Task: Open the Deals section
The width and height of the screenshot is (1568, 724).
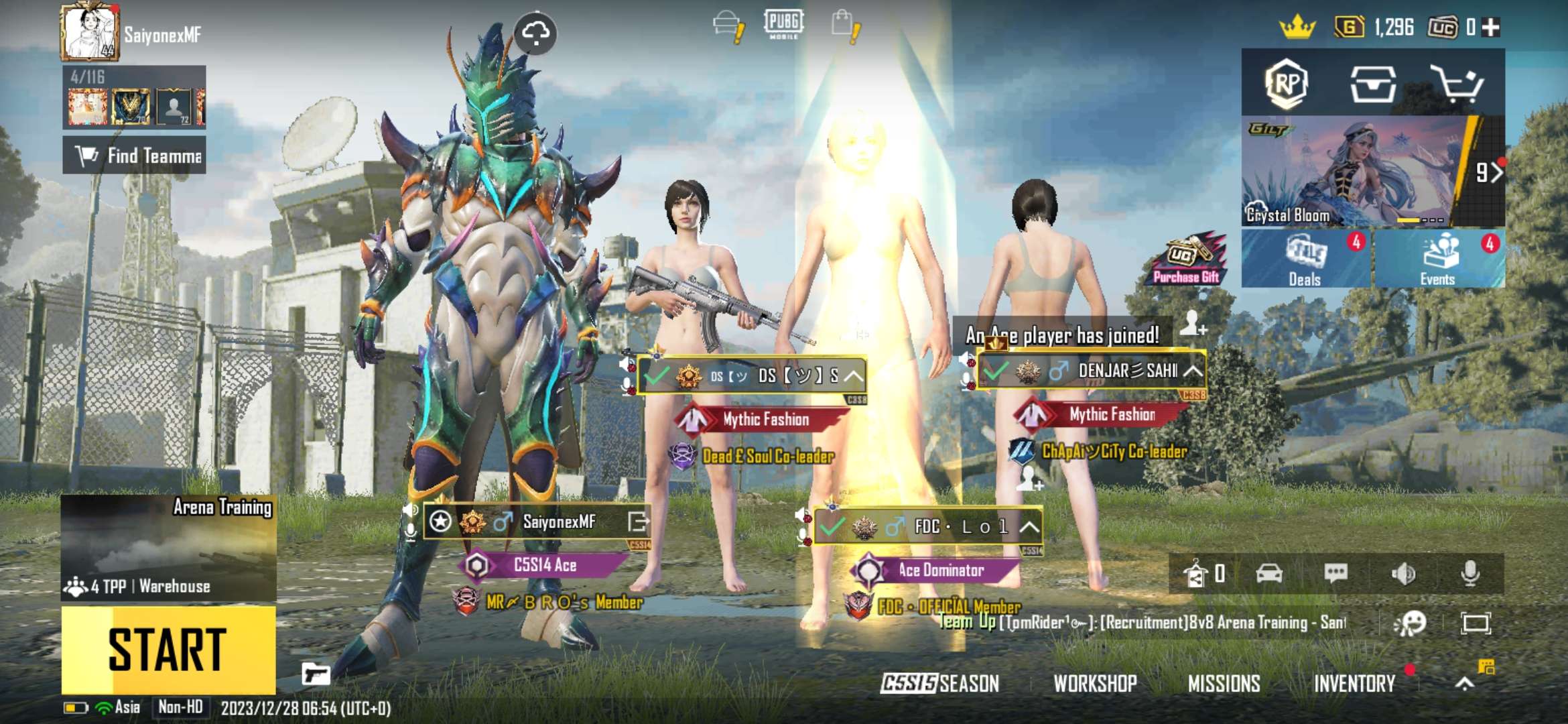Action: [x=1305, y=260]
